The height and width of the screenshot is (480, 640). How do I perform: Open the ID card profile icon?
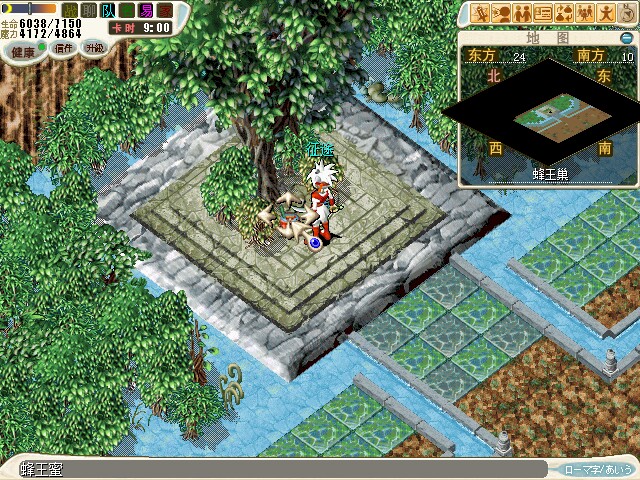point(543,13)
